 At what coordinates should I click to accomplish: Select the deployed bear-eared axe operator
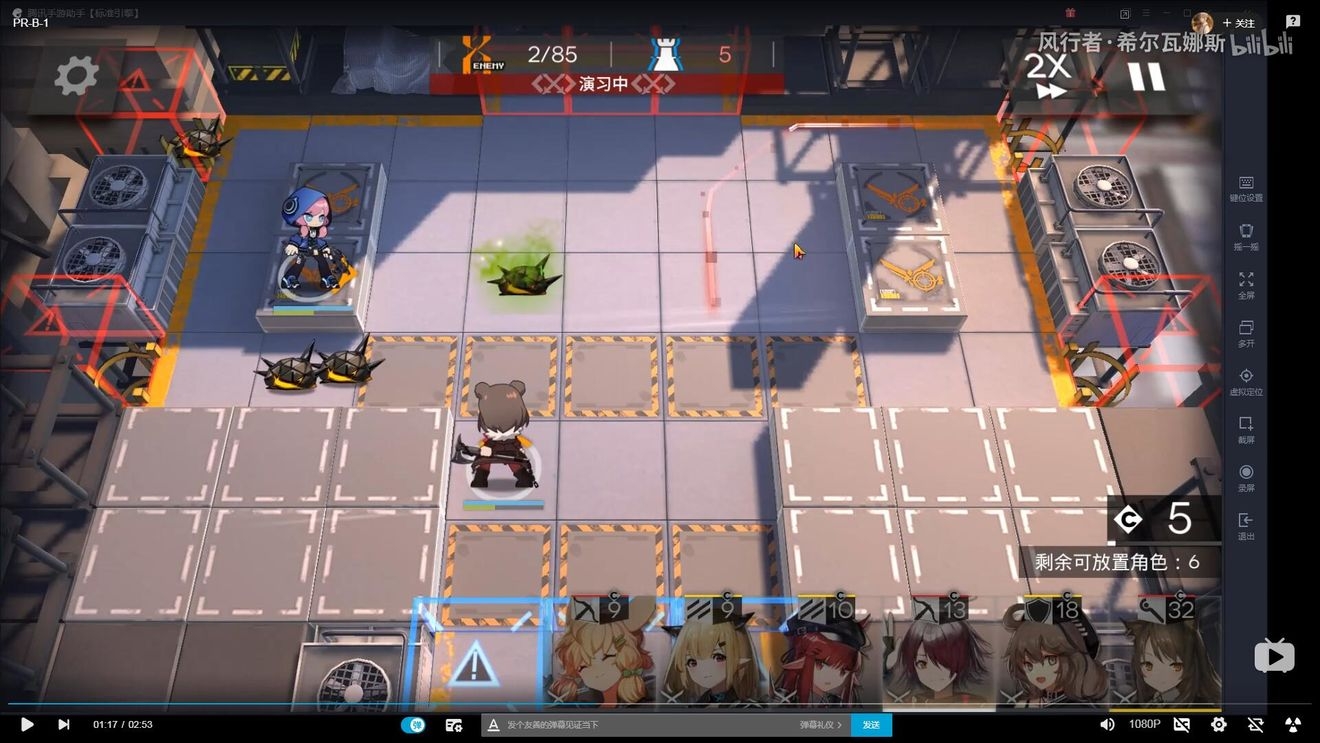point(501,440)
